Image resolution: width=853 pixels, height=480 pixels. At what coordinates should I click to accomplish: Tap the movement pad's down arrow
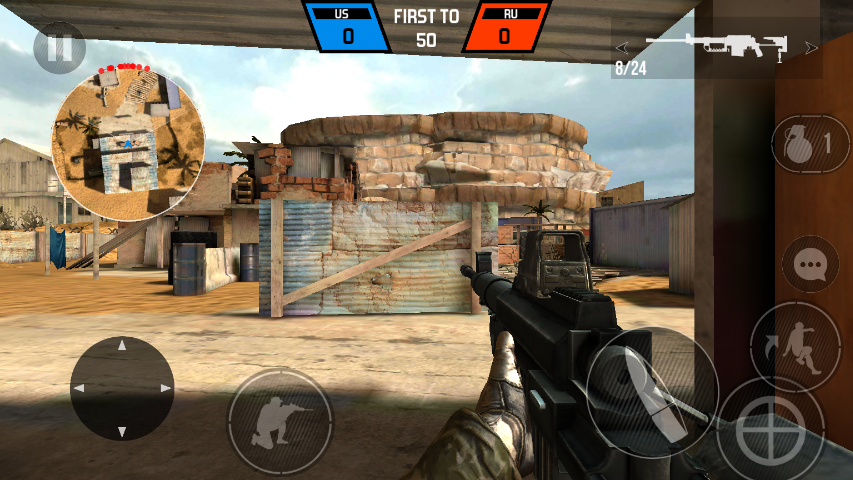[x=122, y=432]
